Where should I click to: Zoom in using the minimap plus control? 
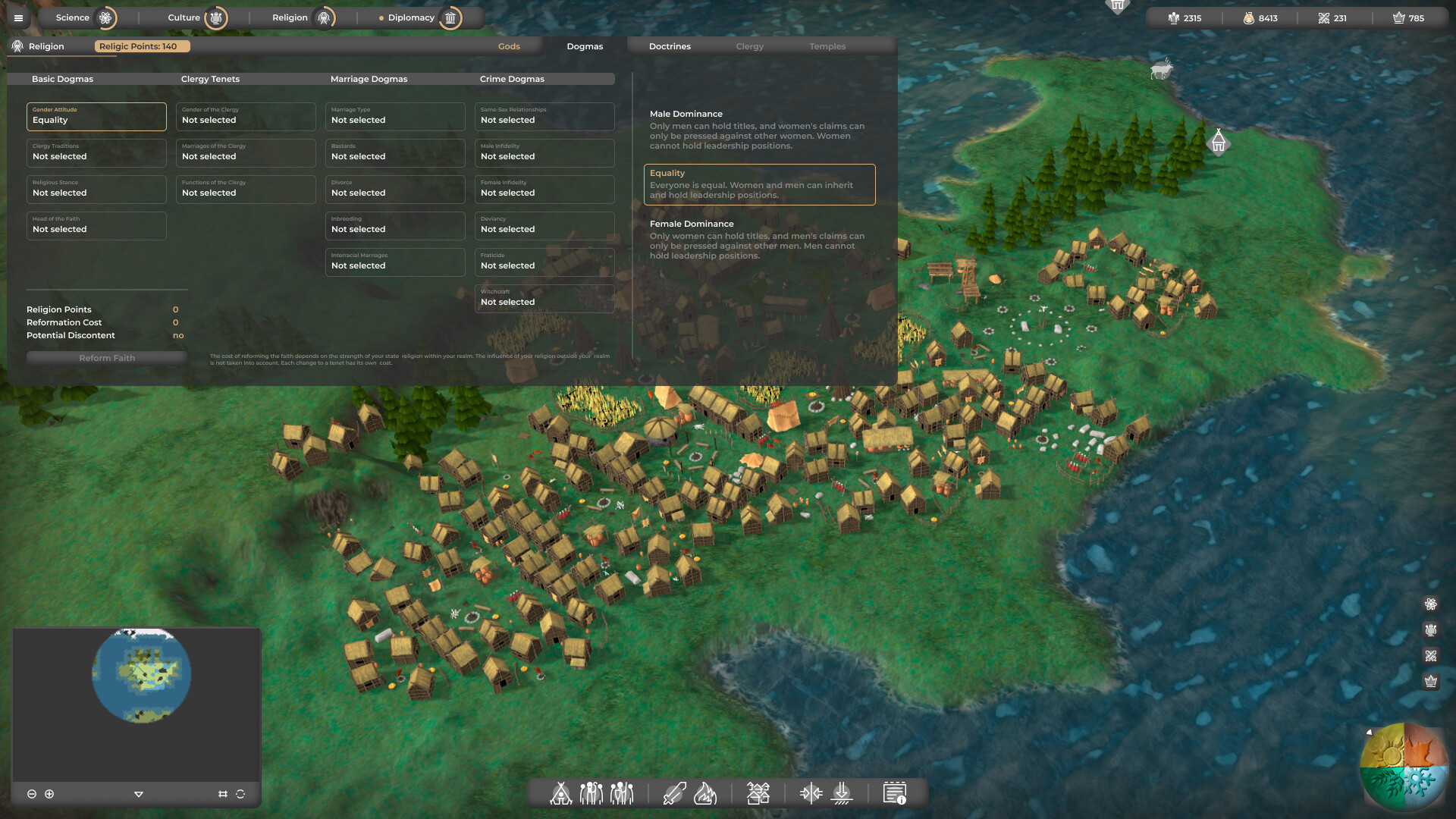coord(49,794)
